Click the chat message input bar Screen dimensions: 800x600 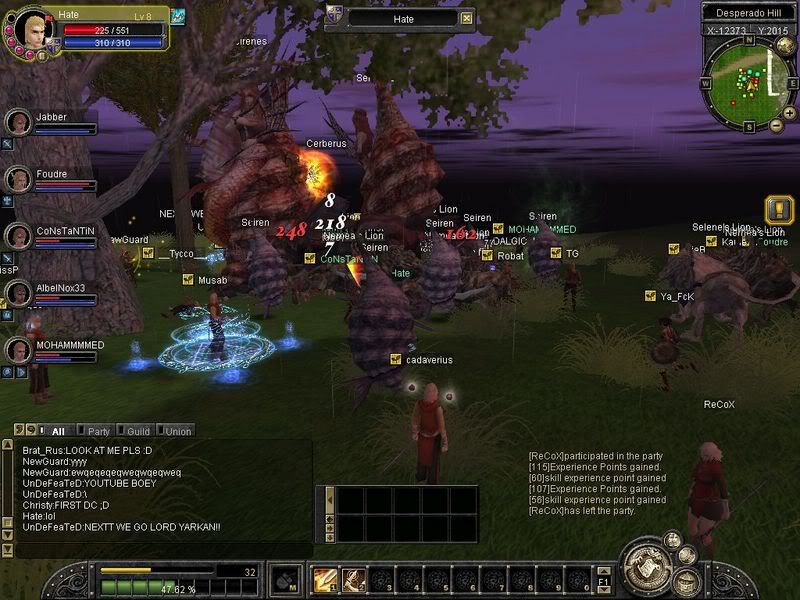[x=160, y=549]
